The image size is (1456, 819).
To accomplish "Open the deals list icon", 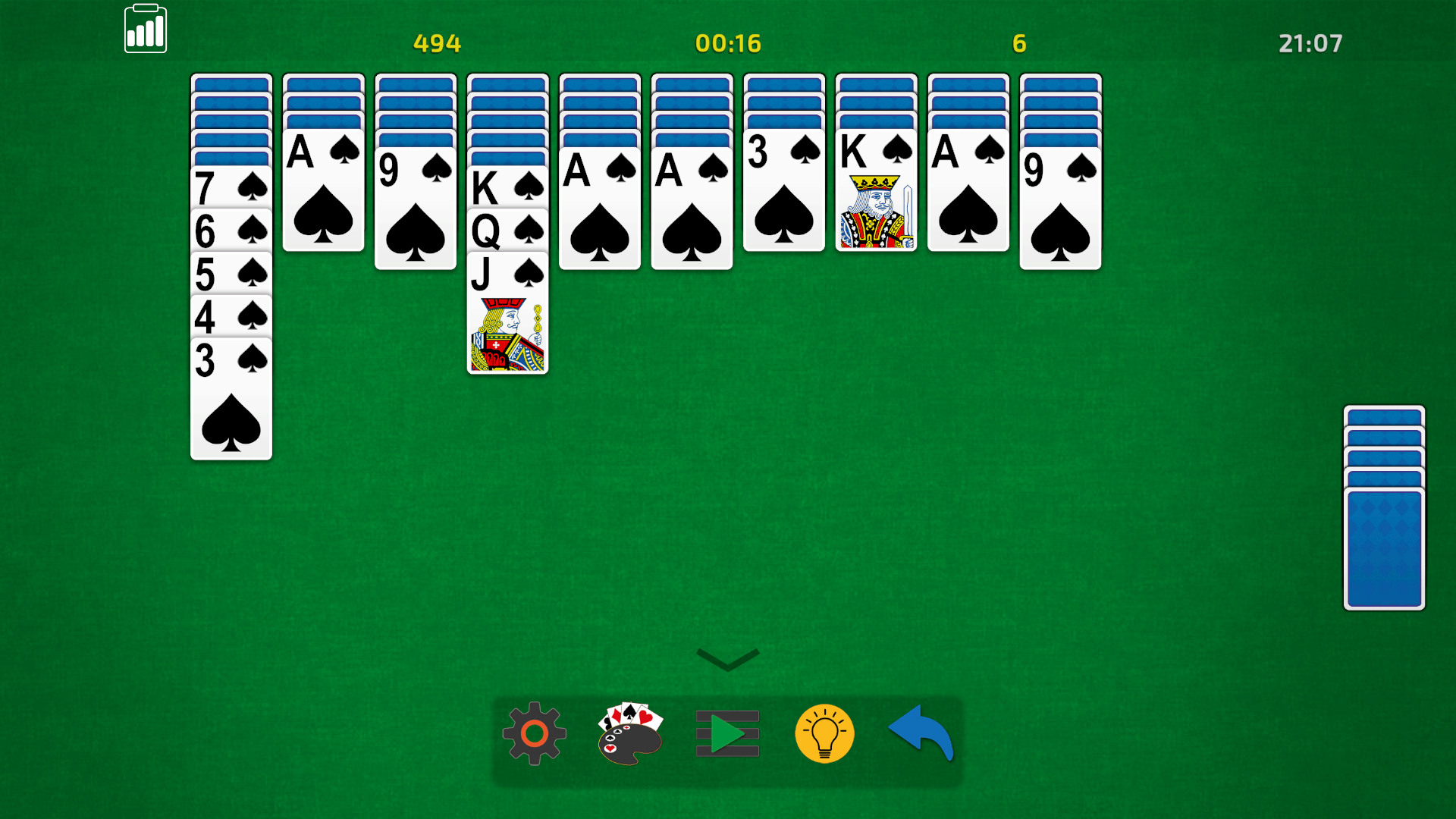I will click(726, 734).
